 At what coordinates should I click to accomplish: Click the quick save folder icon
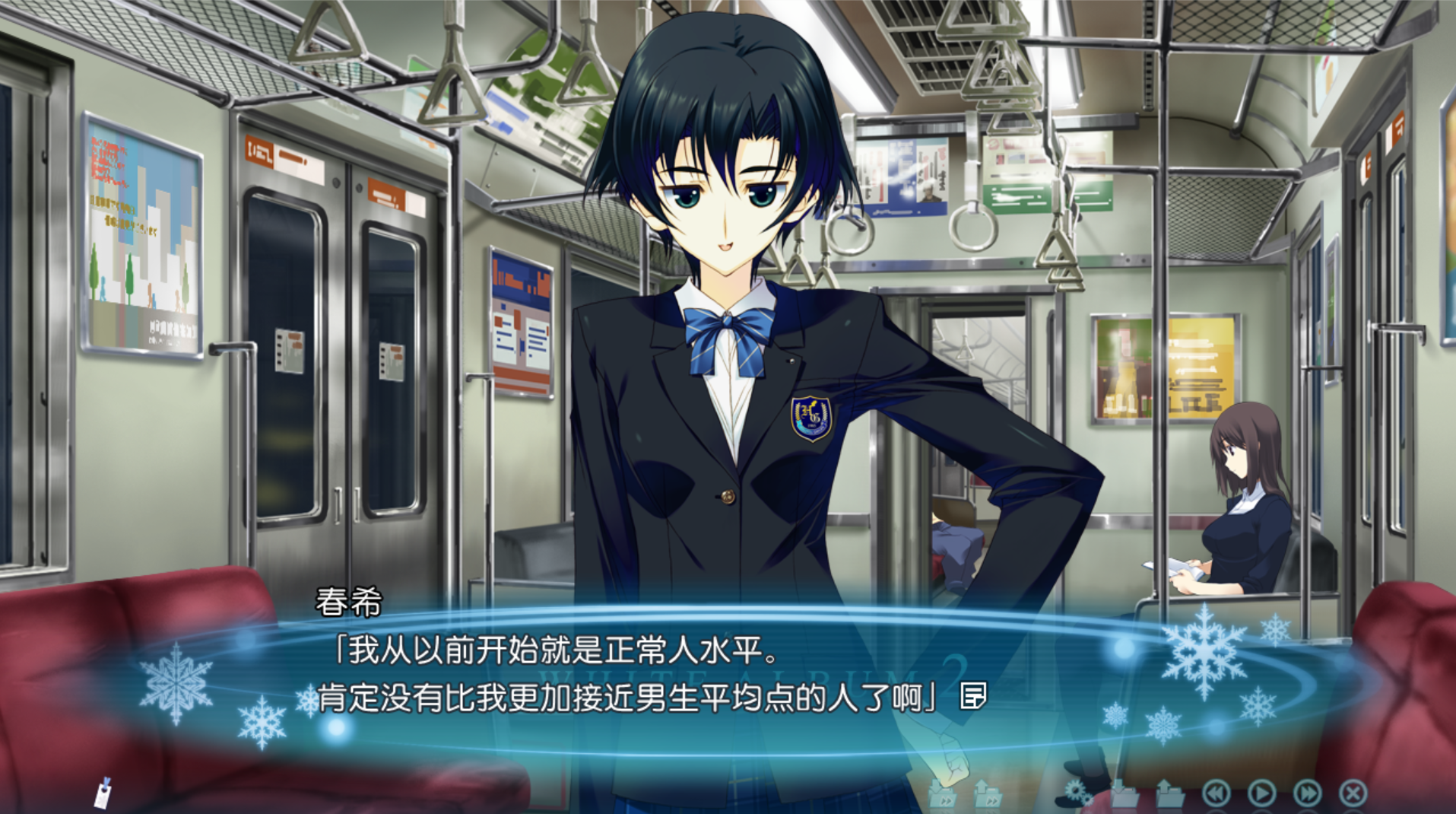click(942, 794)
